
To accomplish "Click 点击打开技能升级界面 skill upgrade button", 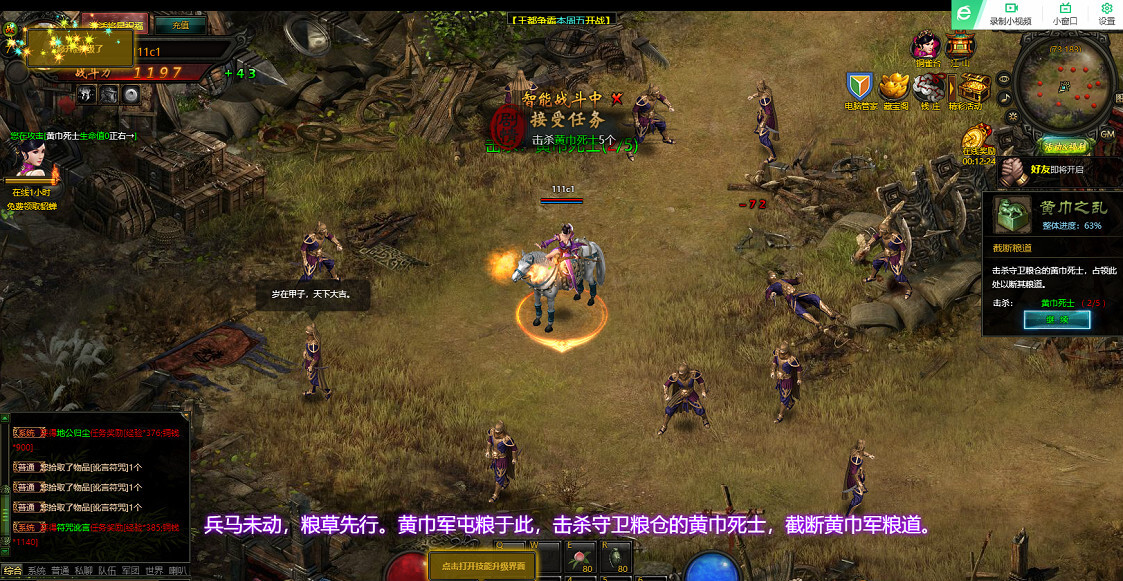I will coord(482,566).
